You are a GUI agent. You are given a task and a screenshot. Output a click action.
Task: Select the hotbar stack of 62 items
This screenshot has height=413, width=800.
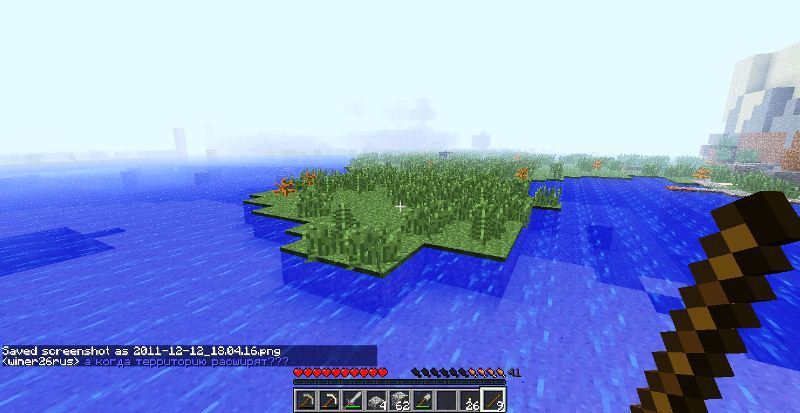tap(401, 400)
